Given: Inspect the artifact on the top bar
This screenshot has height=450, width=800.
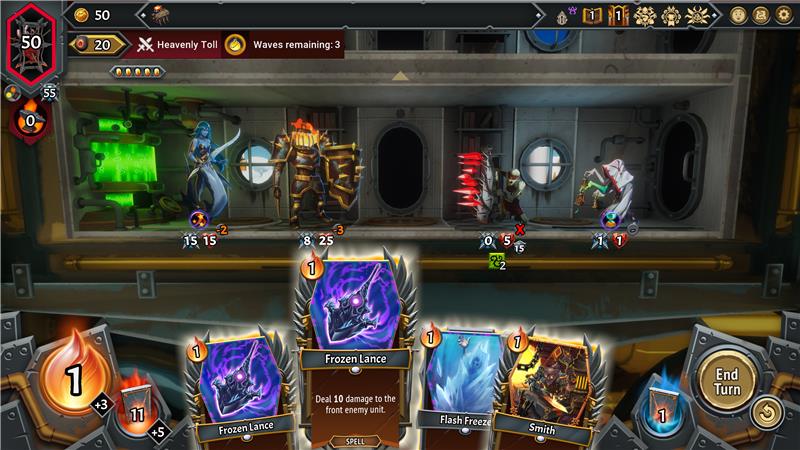Looking at the screenshot, I should point(159,14).
